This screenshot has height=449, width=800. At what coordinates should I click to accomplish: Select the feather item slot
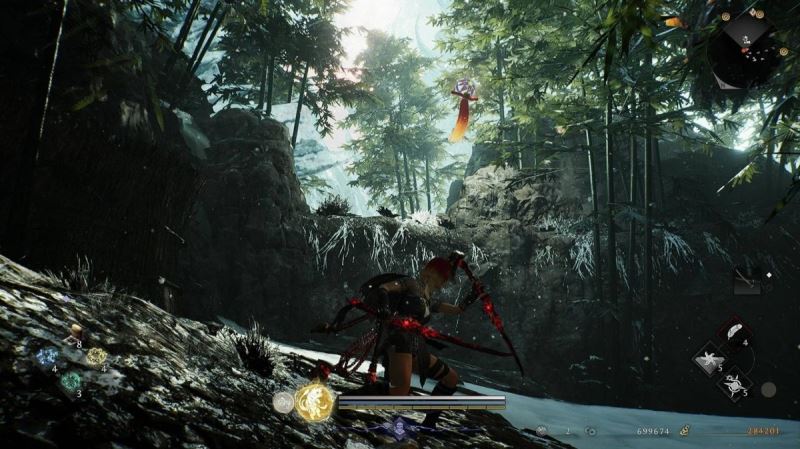(736, 335)
